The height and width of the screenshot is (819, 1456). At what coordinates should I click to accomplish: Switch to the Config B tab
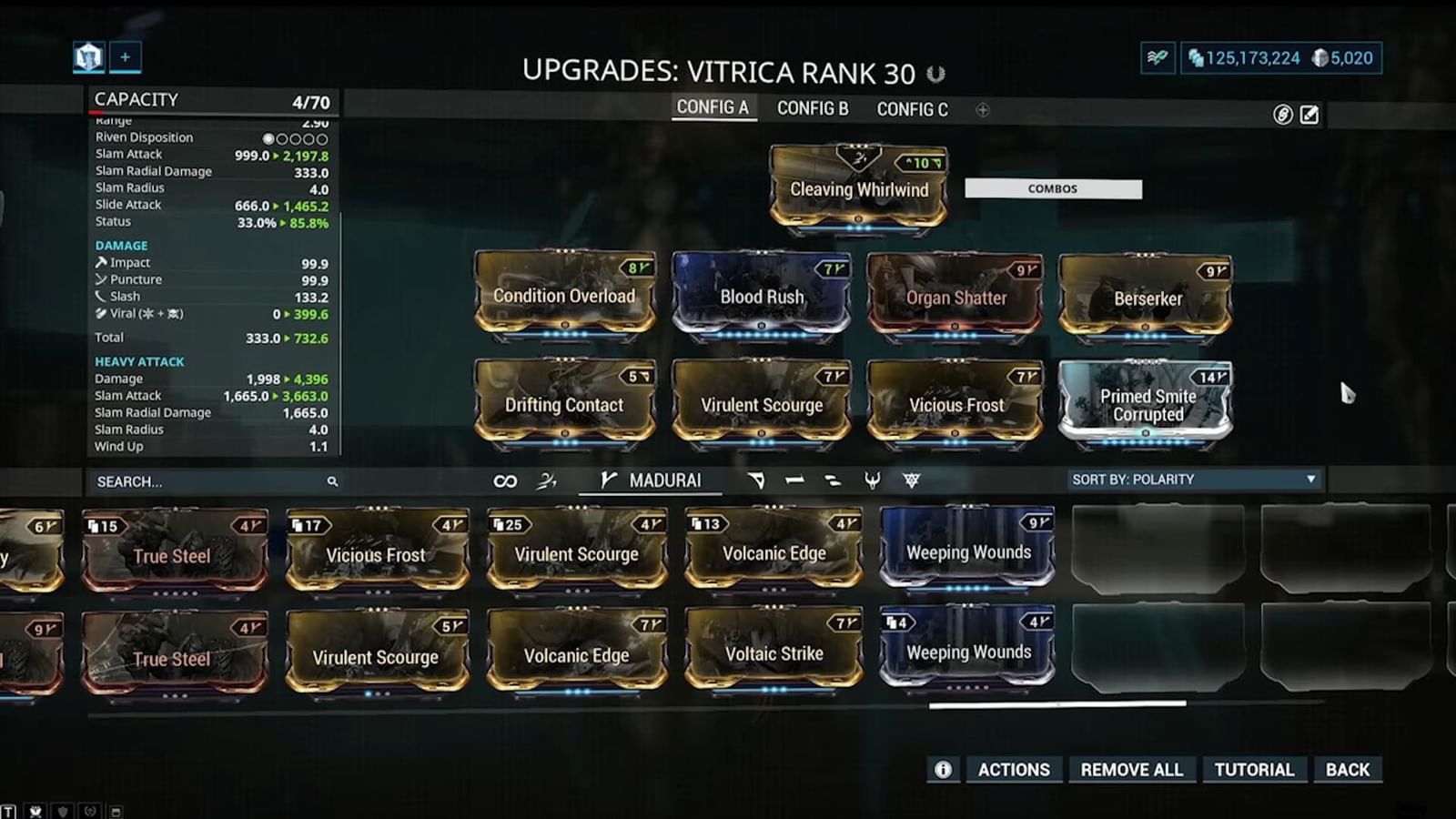point(813,107)
